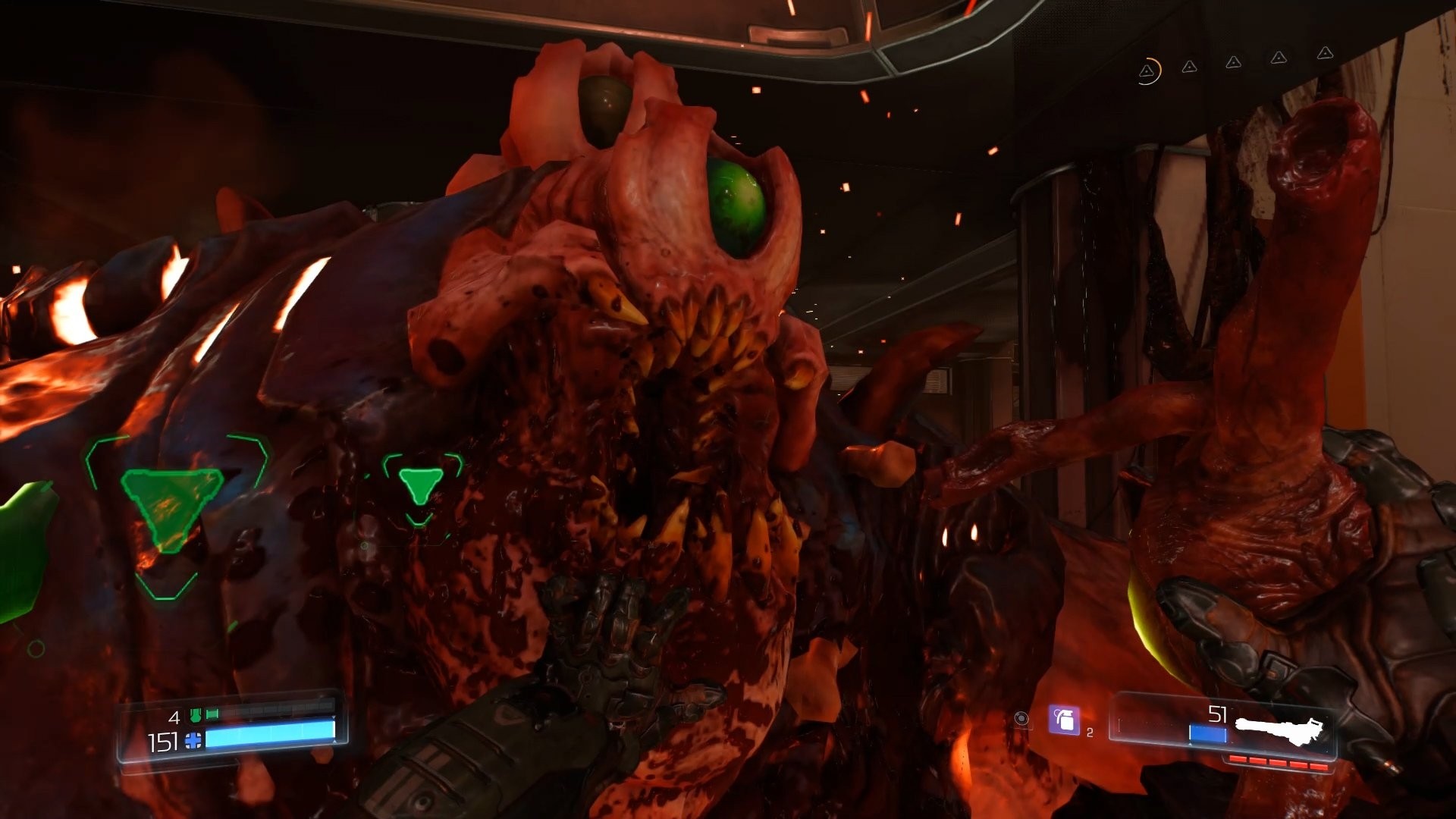Viewport: 1456px width, 819px height.
Task: Select the circular equipment slot icon
Action: click(x=1021, y=719)
